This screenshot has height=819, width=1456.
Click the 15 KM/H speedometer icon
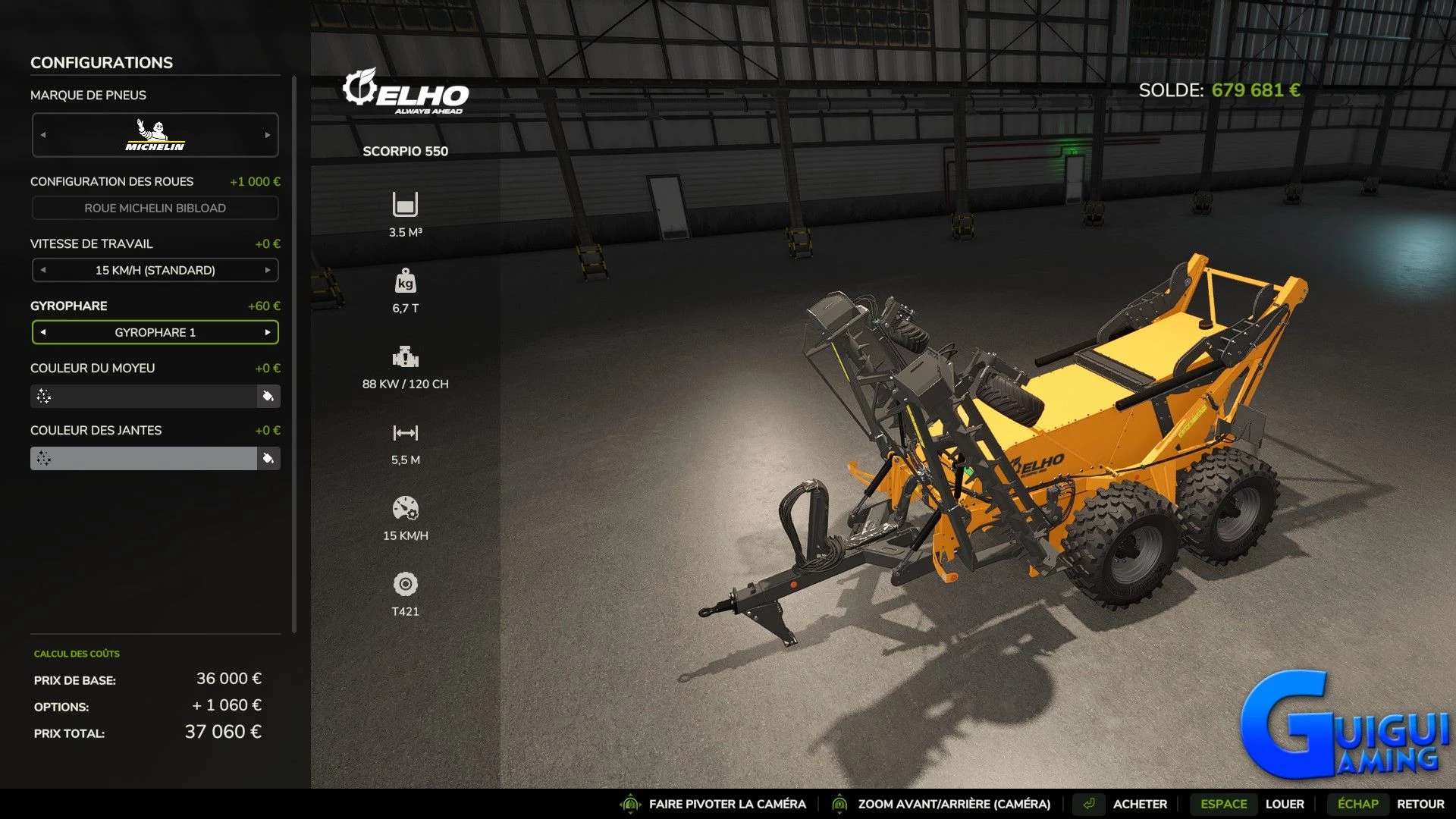(x=406, y=510)
